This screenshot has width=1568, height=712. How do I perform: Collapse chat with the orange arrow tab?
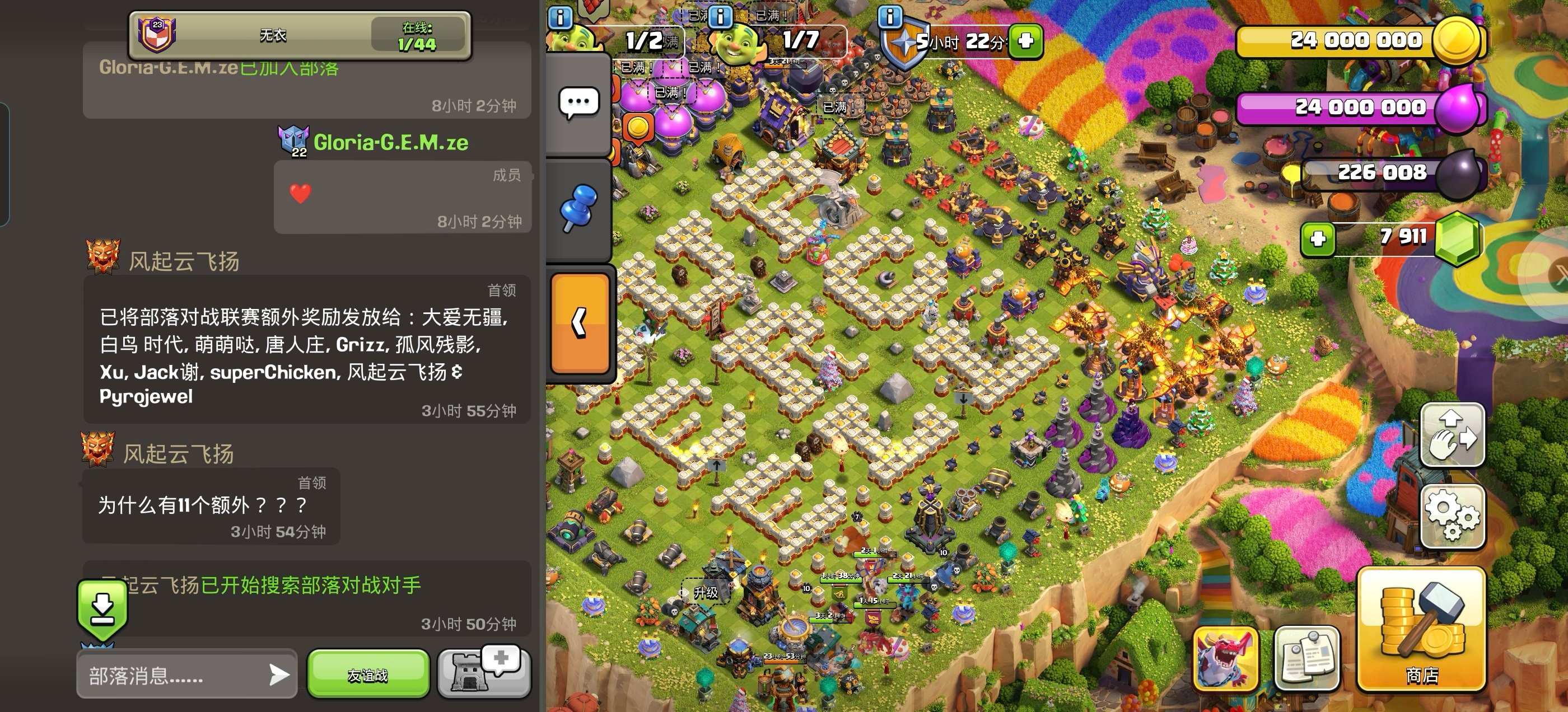pyautogui.click(x=580, y=322)
